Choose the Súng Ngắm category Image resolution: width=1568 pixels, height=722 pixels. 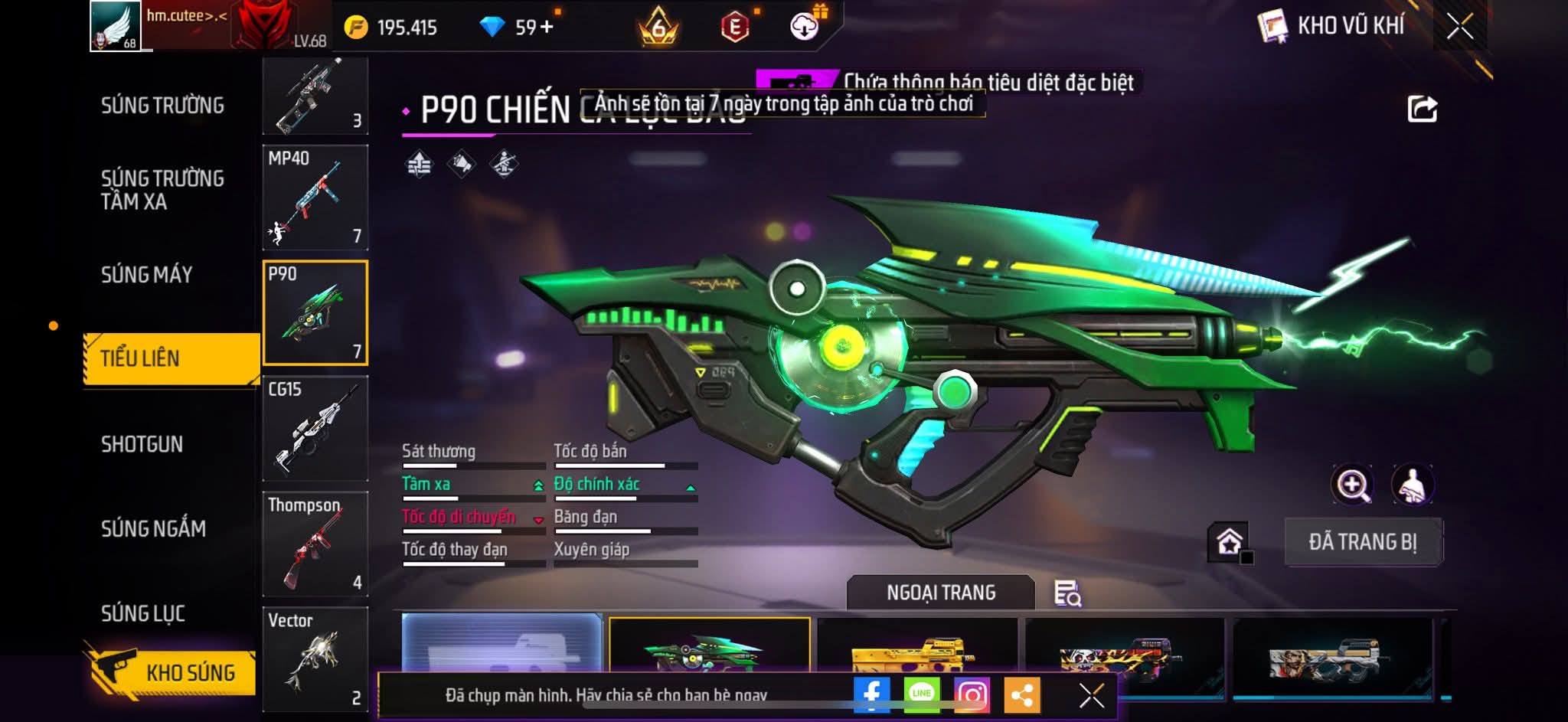[153, 529]
